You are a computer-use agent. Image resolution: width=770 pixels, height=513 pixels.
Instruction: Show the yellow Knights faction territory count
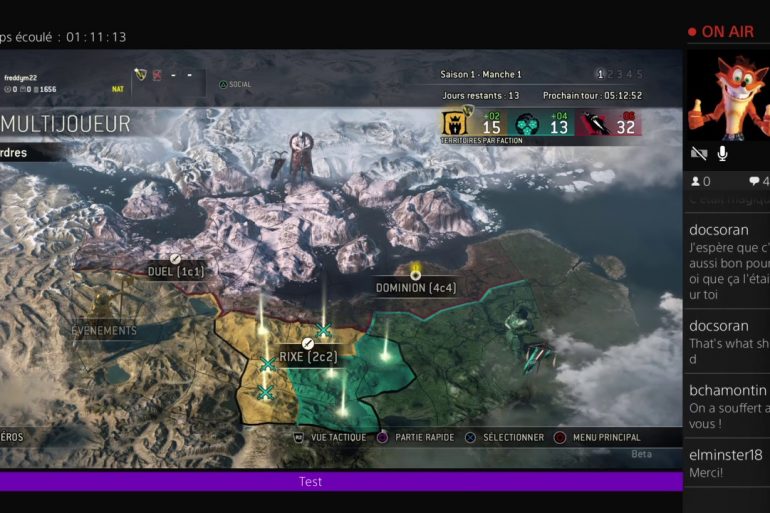475,123
